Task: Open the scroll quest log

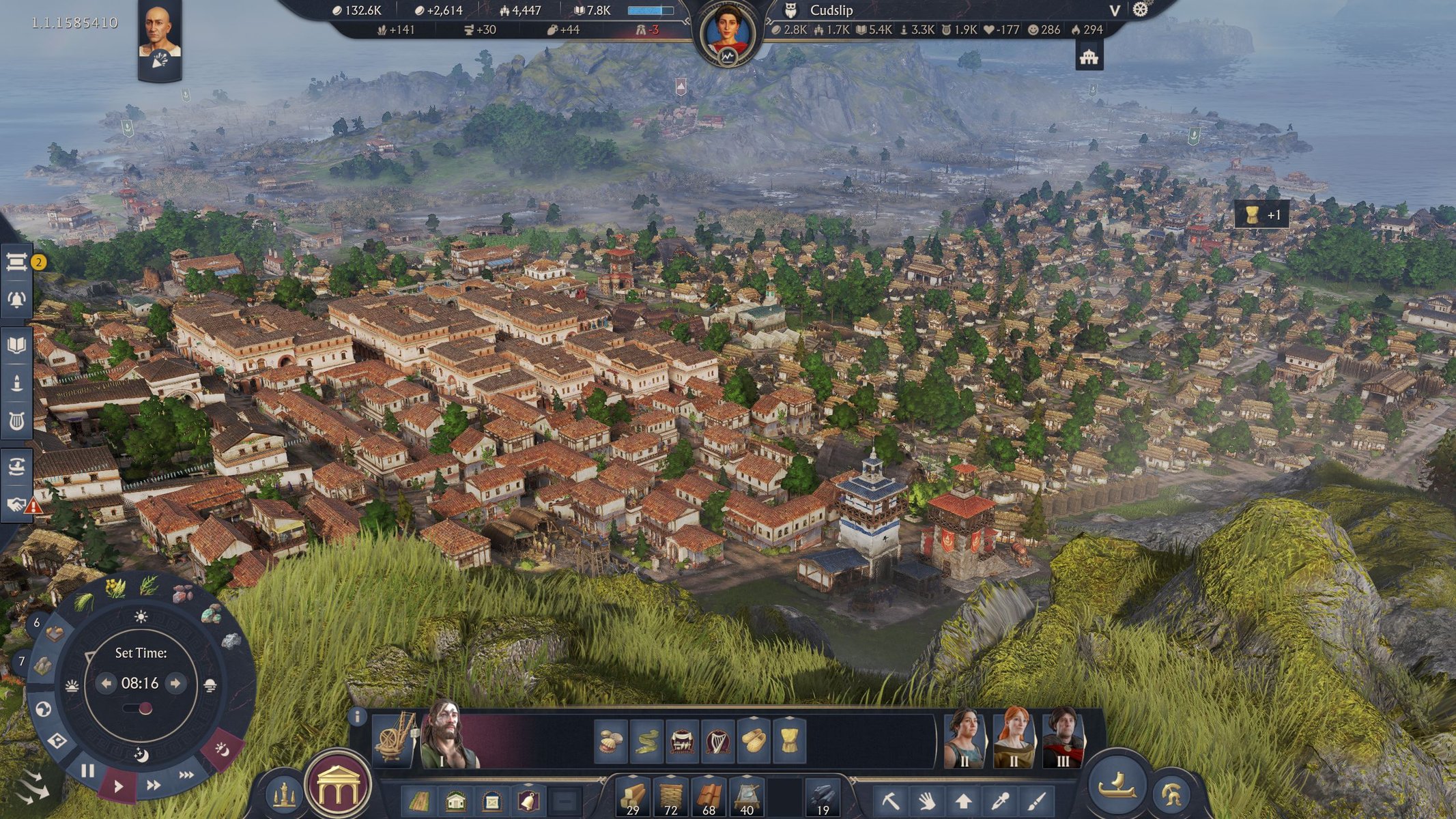Action: click(16, 261)
